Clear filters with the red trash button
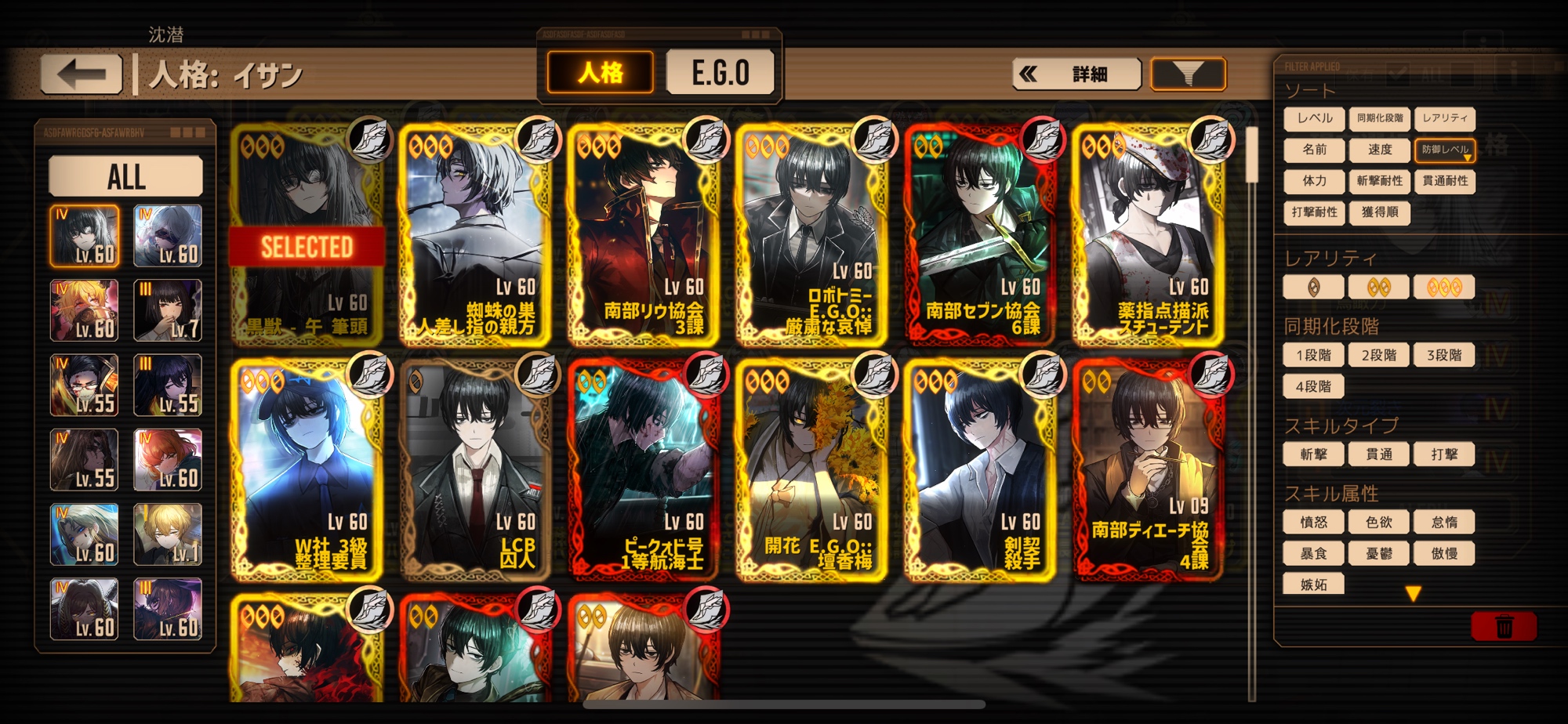 click(x=1503, y=627)
